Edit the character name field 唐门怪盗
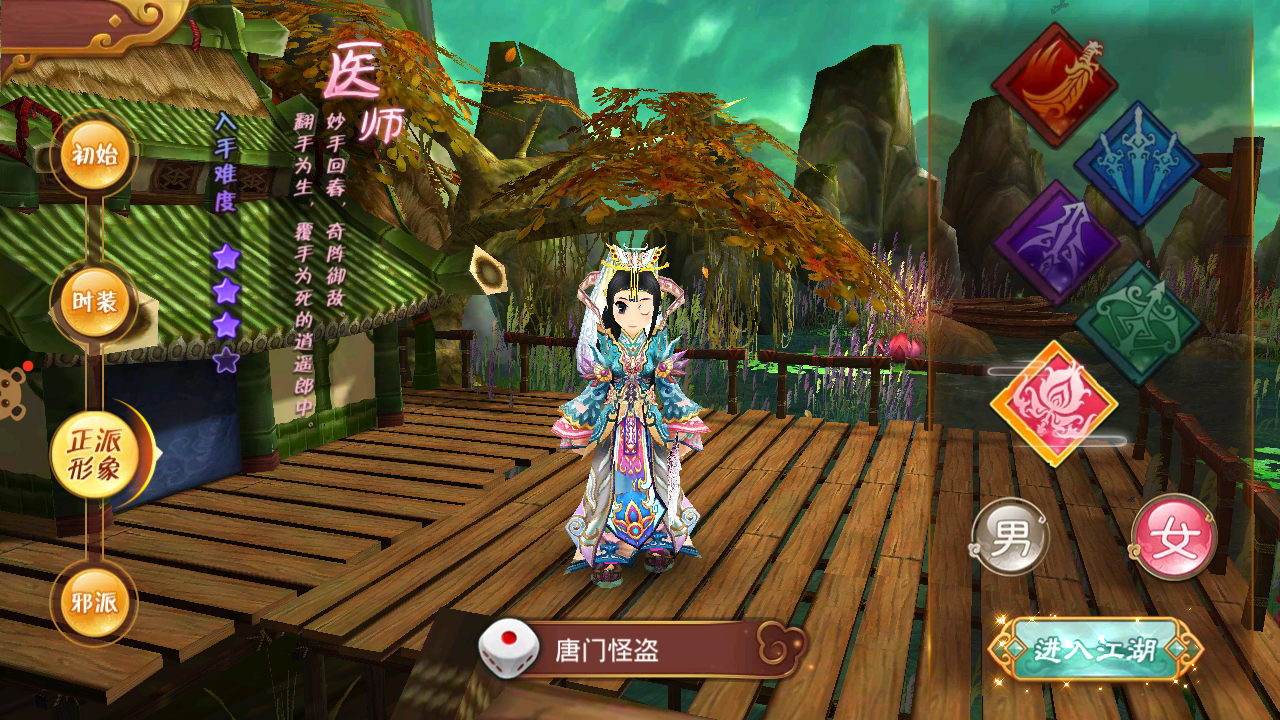The height and width of the screenshot is (720, 1280). point(650,651)
